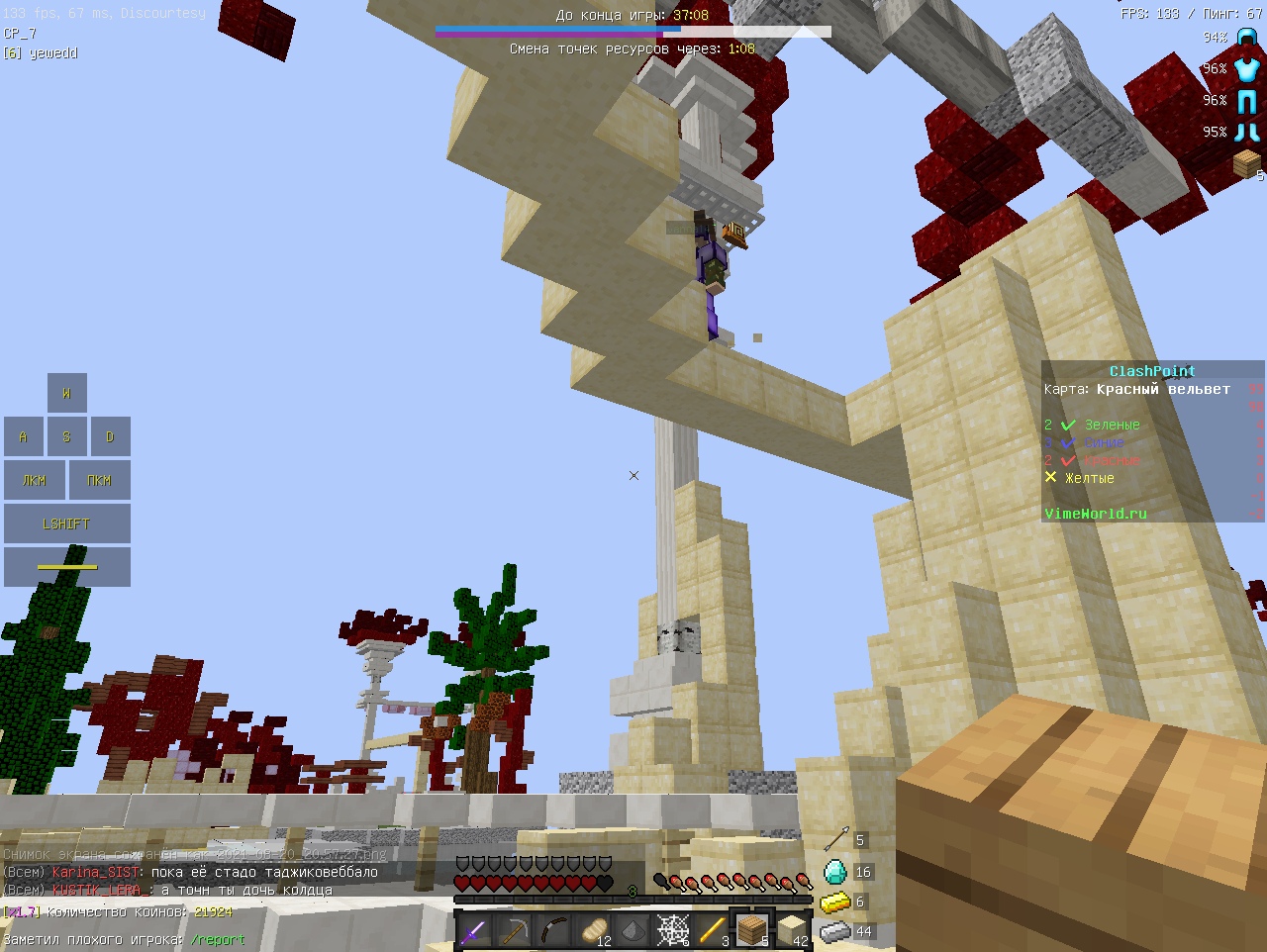The height and width of the screenshot is (952, 1267).
Task: Click the diamond resource counter icon
Action: point(835,872)
